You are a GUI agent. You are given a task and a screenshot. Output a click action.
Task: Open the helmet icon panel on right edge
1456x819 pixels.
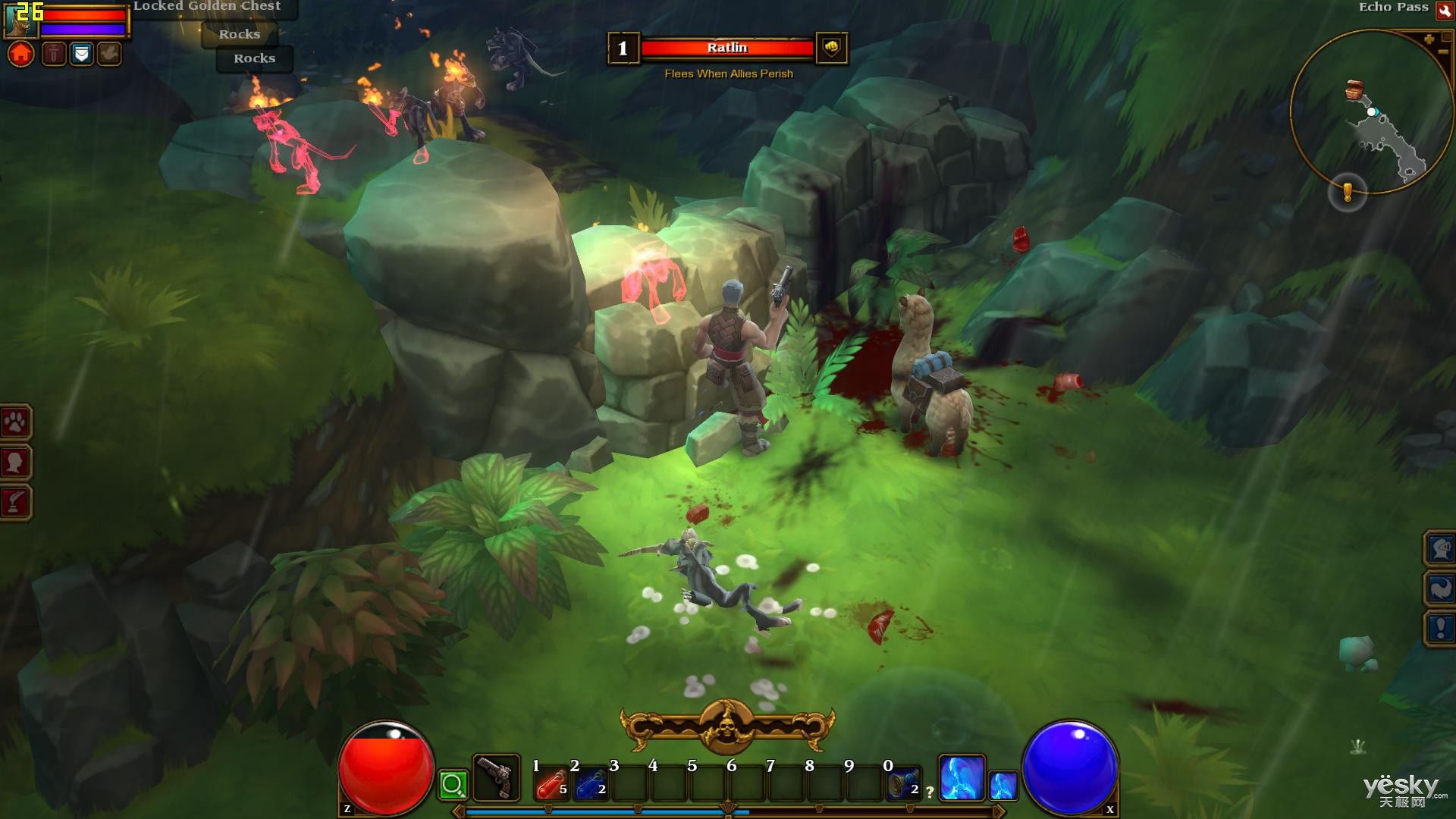click(x=1440, y=548)
